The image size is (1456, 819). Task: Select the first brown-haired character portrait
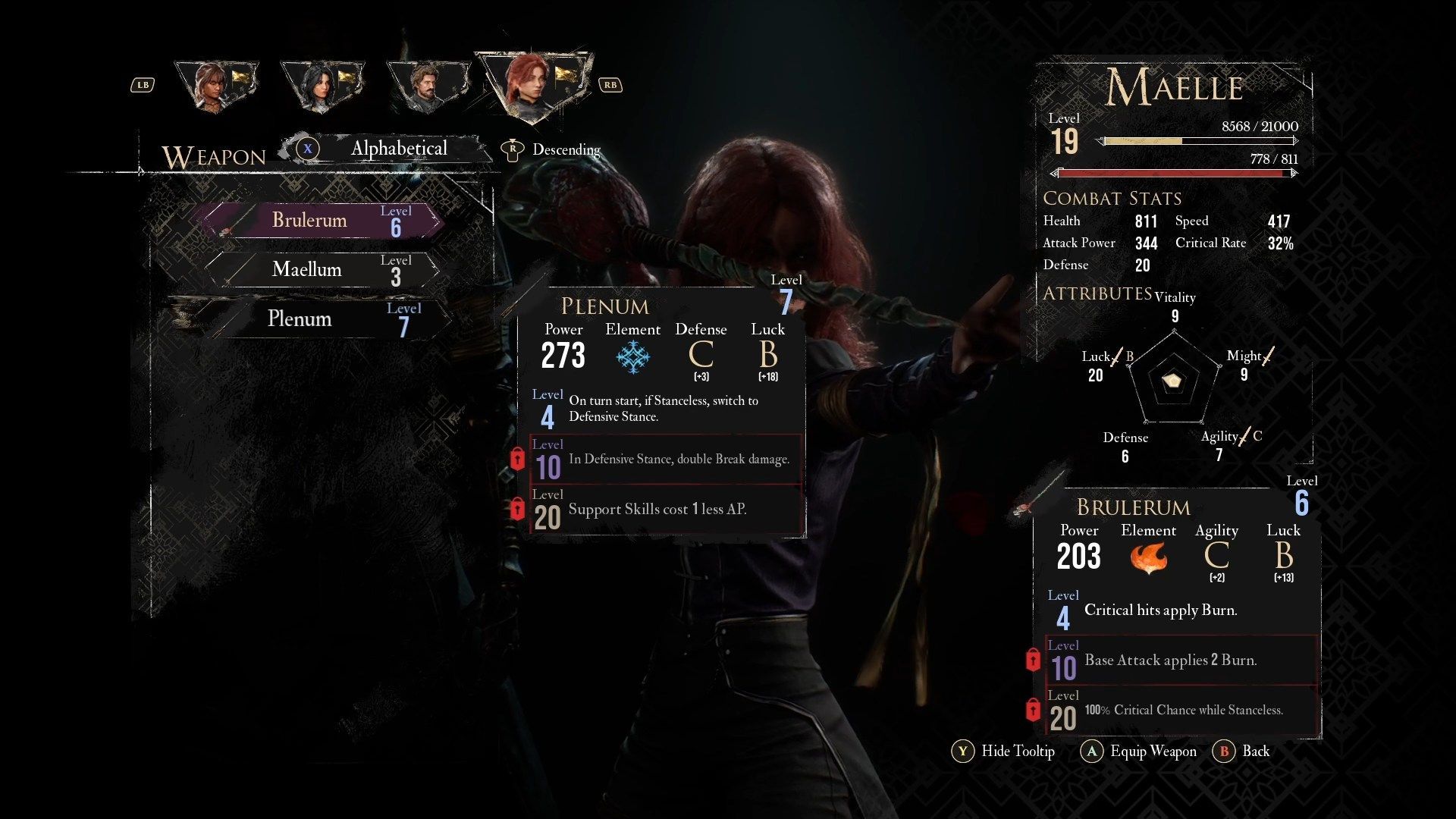click(215, 85)
